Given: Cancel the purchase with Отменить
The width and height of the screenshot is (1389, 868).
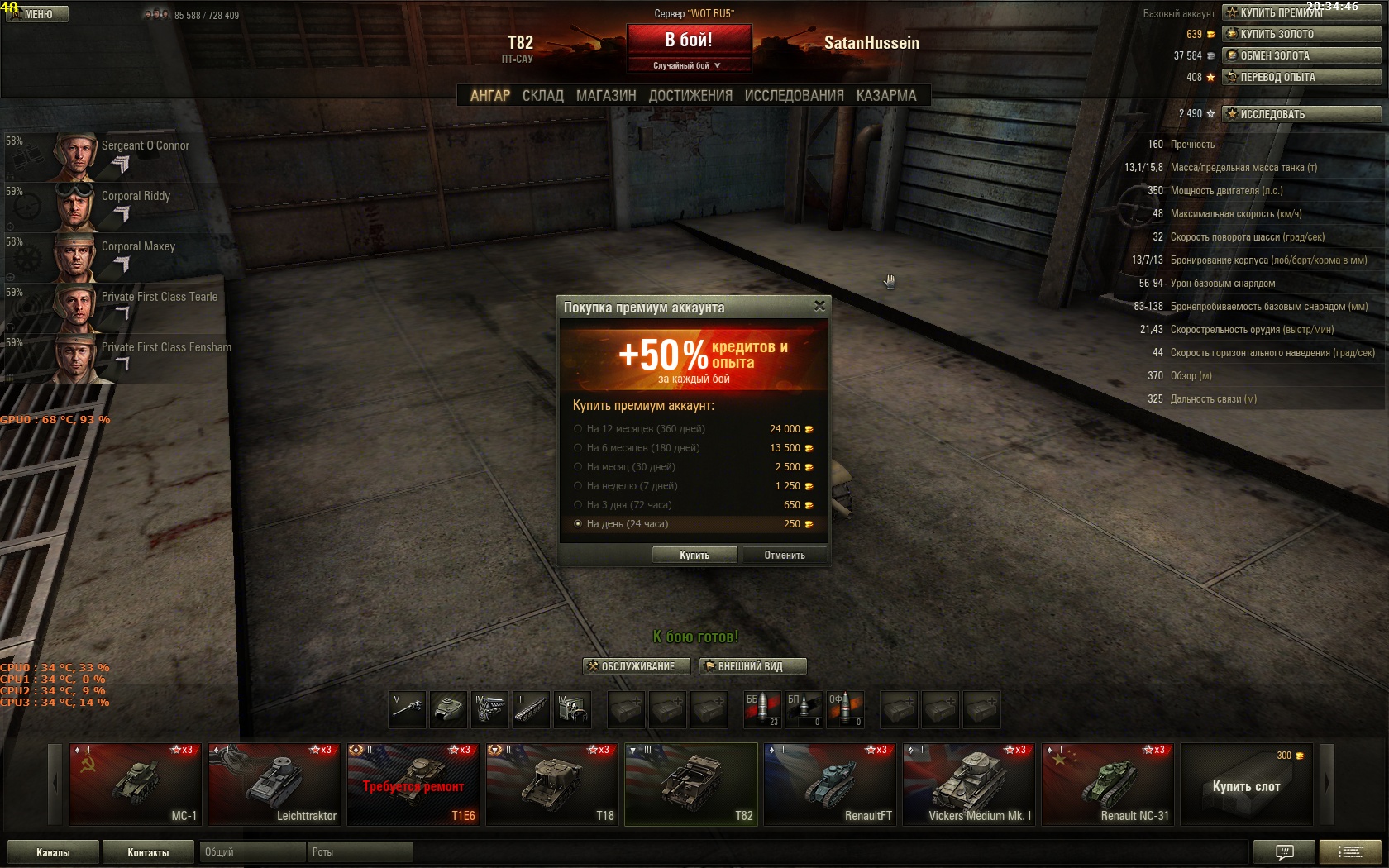Looking at the screenshot, I should [x=784, y=556].
